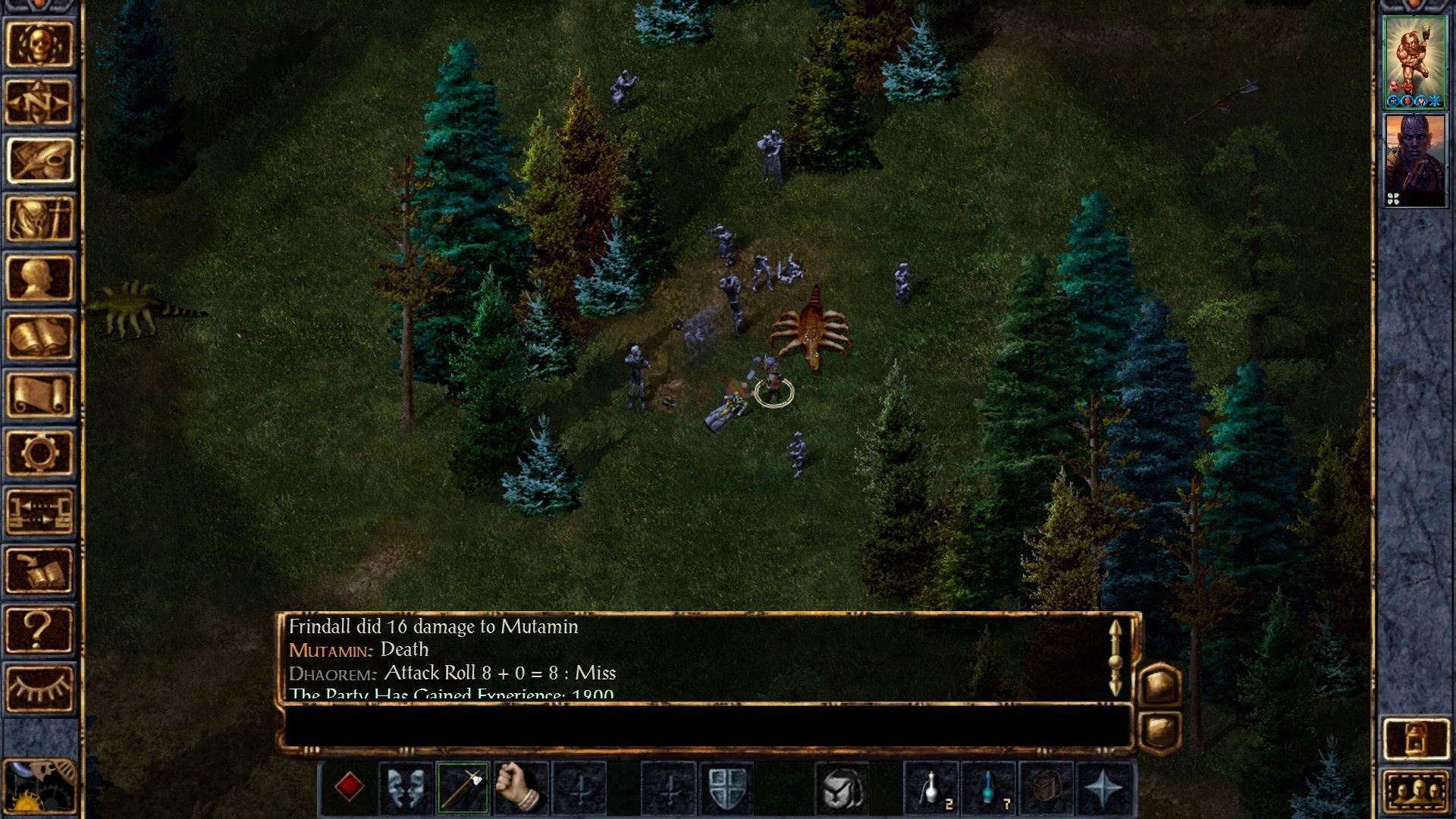Click the select entire party button

(x=1417, y=792)
